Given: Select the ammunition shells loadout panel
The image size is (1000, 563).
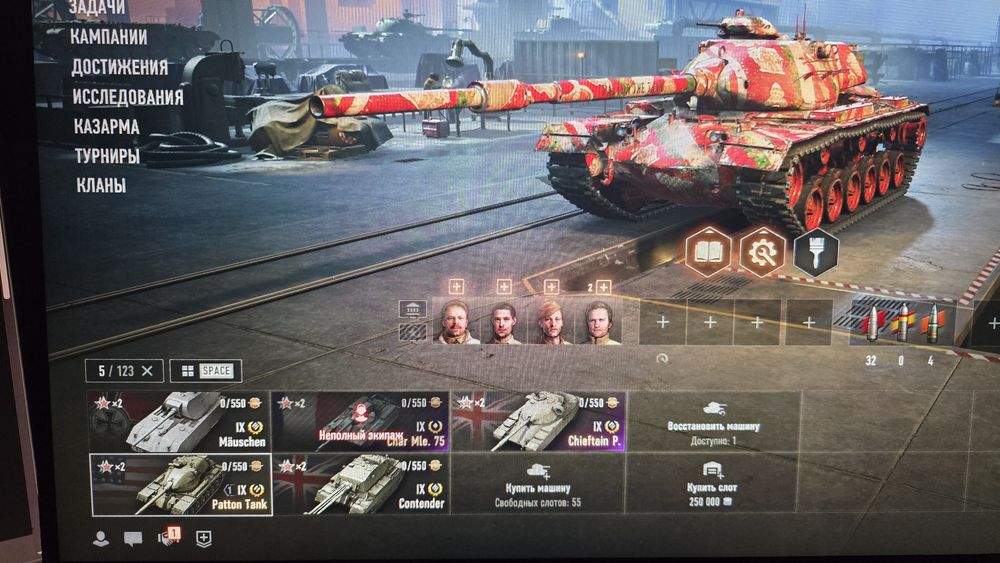Looking at the screenshot, I should (x=902, y=324).
